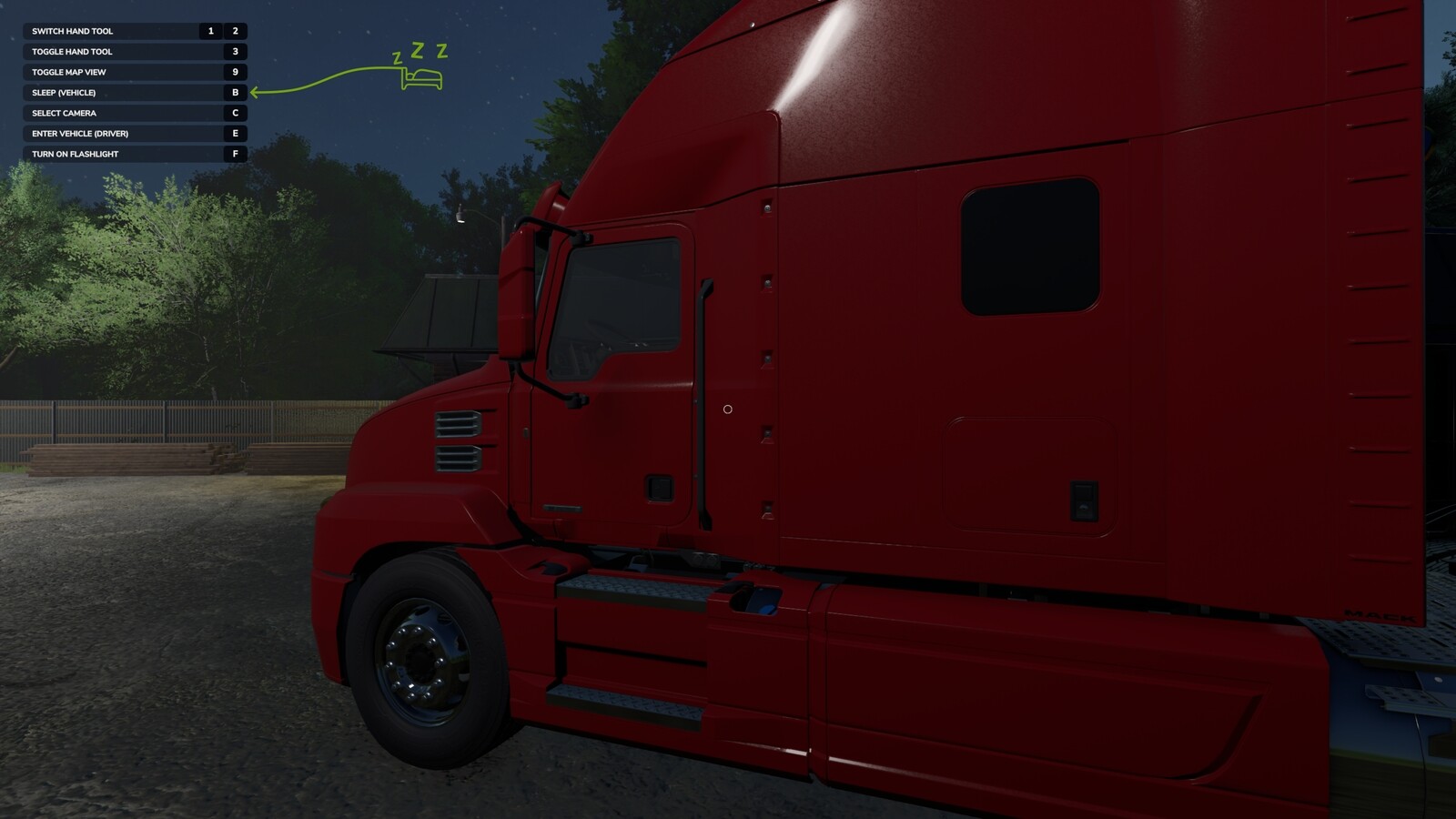Image resolution: width=1456 pixels, height=819 pixels.
Task: Select the 'C' badge beside Select Camera
Action: [x=236, y=113]
